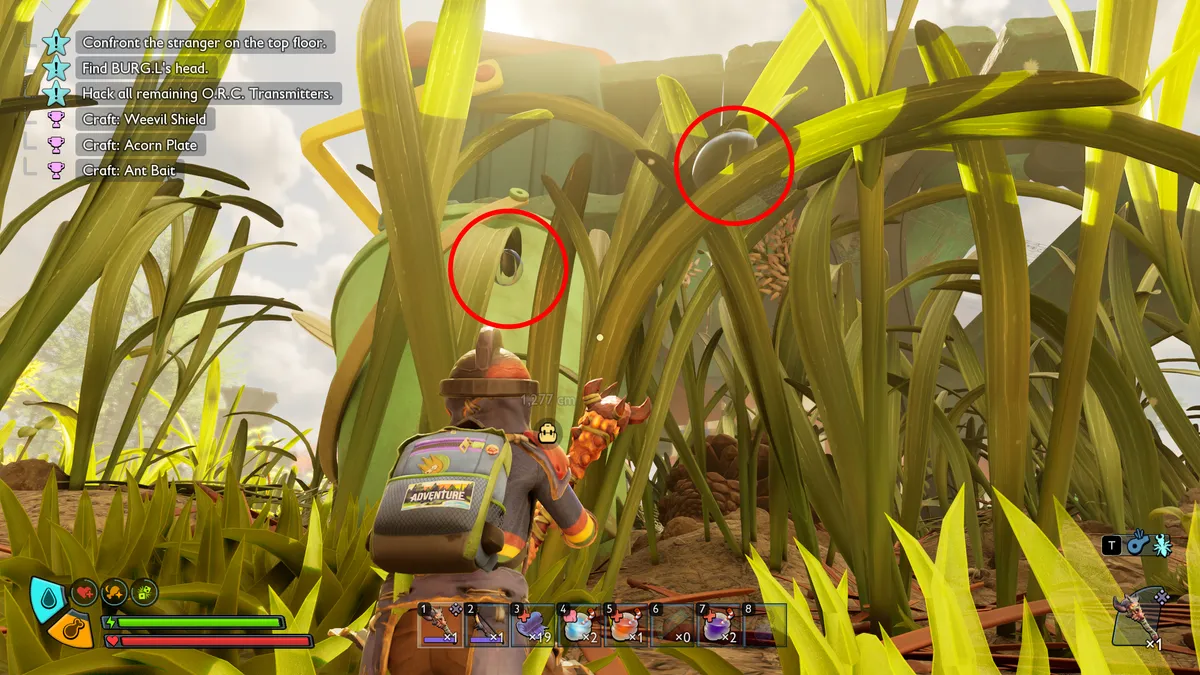Select the "Hack all remaining O.R.C. Transmitters" objective

210,94
